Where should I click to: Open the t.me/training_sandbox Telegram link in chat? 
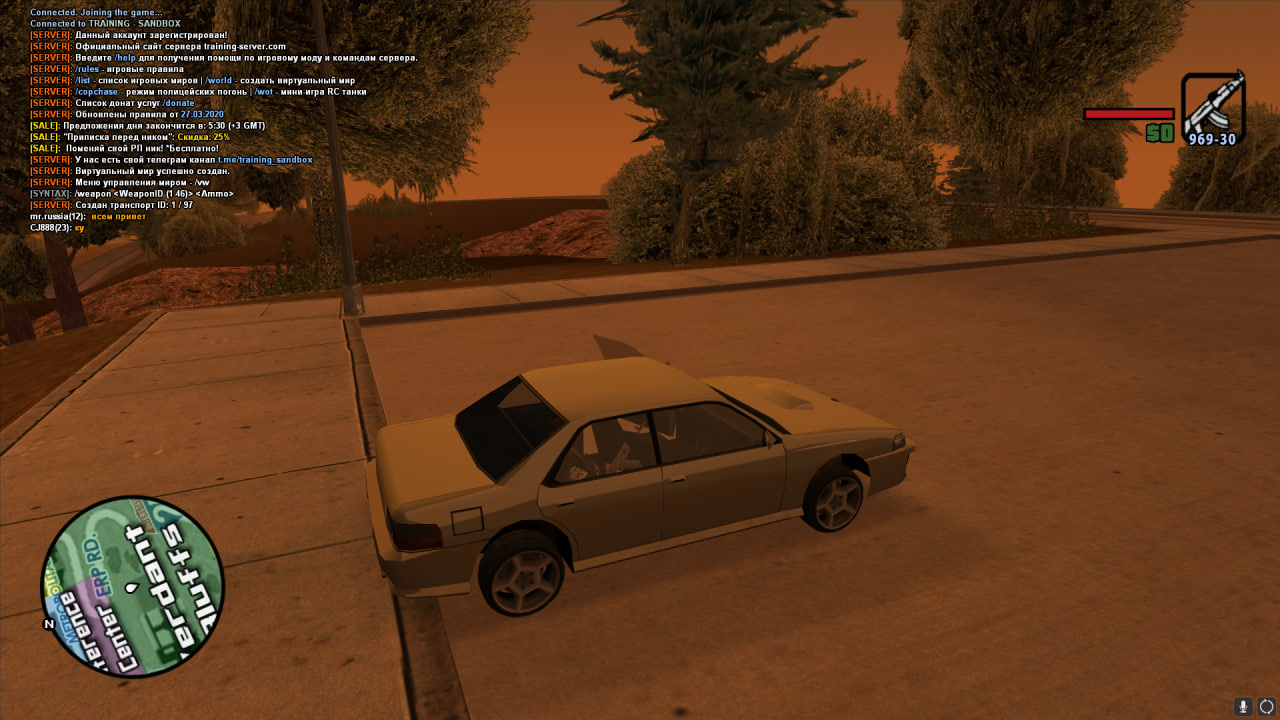(x=265, y=160)
